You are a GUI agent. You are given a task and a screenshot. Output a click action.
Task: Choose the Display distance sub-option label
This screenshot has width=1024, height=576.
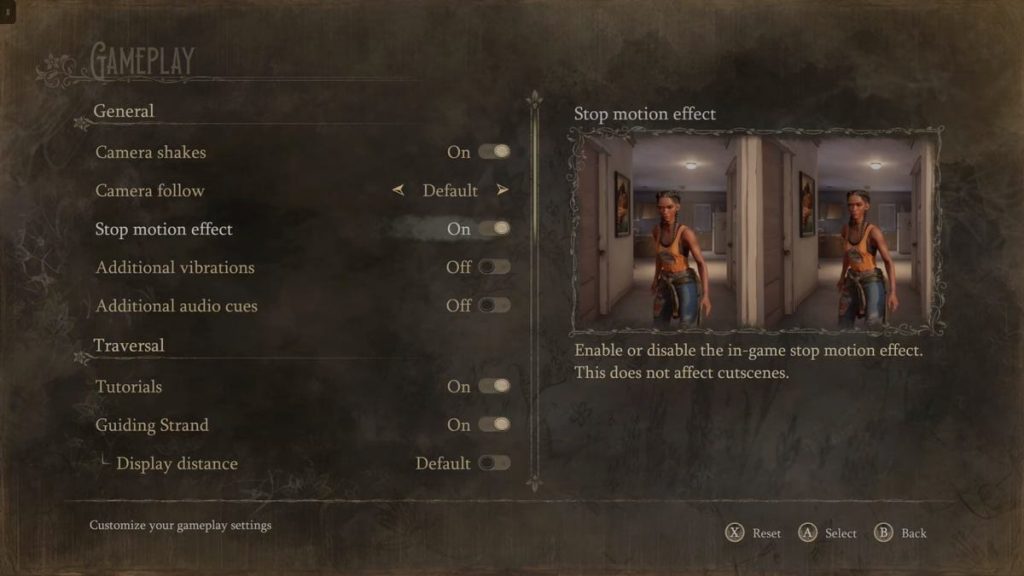pos(176,463)
